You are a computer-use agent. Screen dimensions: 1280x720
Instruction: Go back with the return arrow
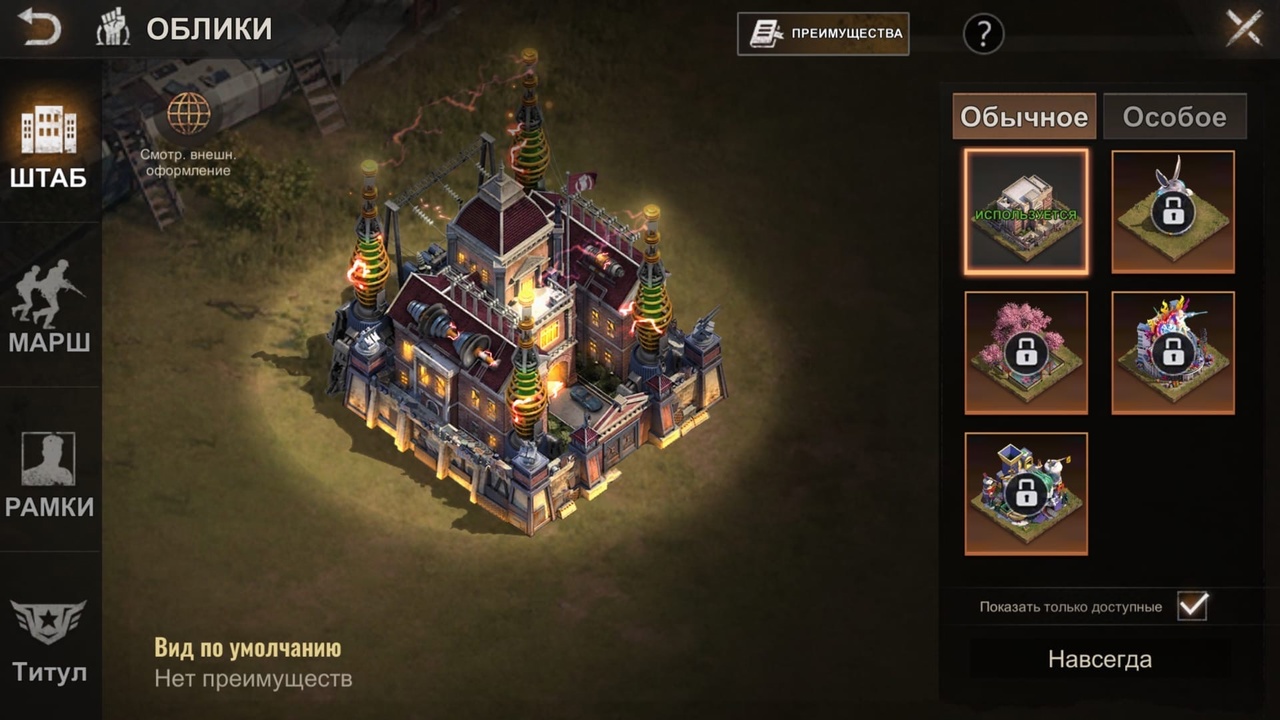pyautogui.click(x=39, y=28)
